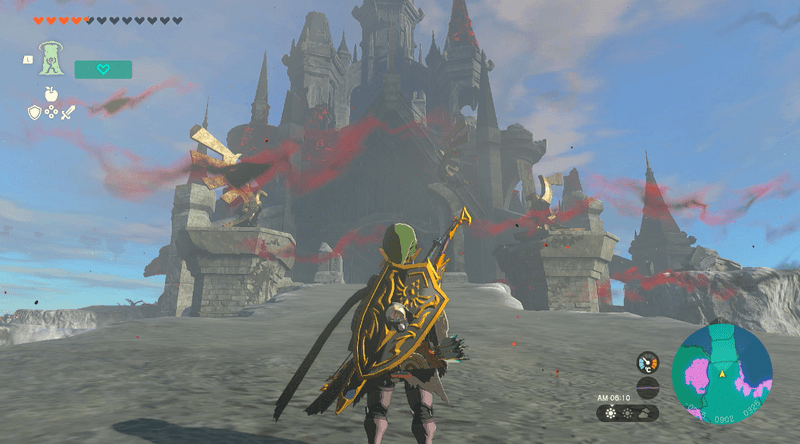Click the teal heart button
800x444 pixels.
102,69
